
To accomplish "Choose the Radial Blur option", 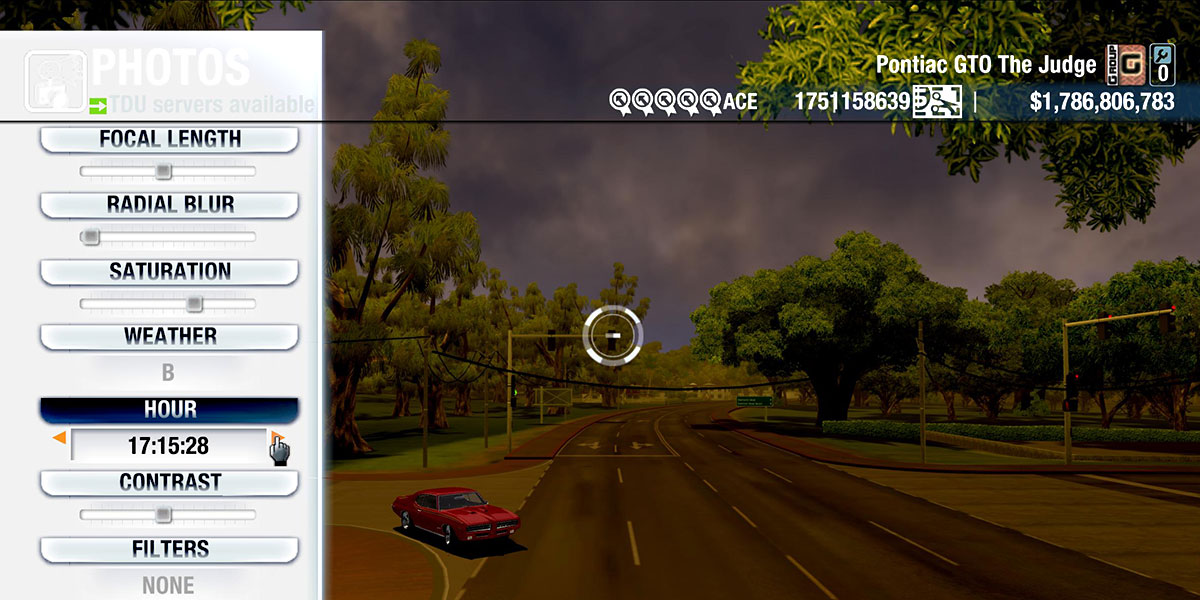I will pos(169,205).
